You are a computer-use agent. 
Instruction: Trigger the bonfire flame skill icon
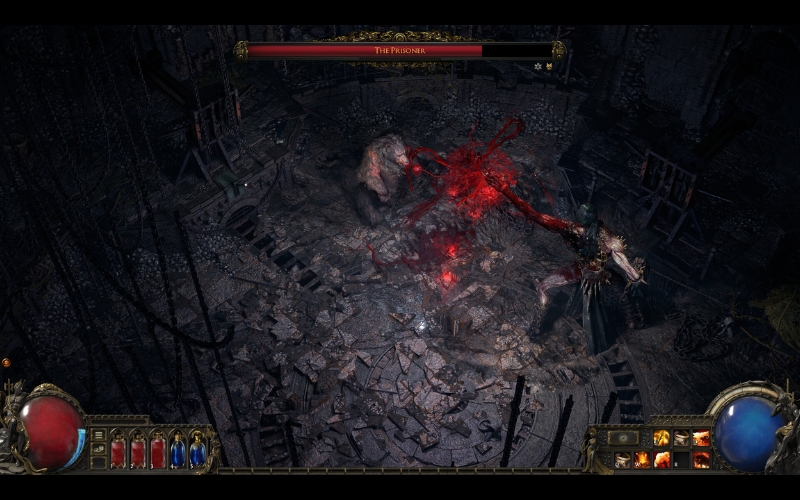tap(642, 459)
